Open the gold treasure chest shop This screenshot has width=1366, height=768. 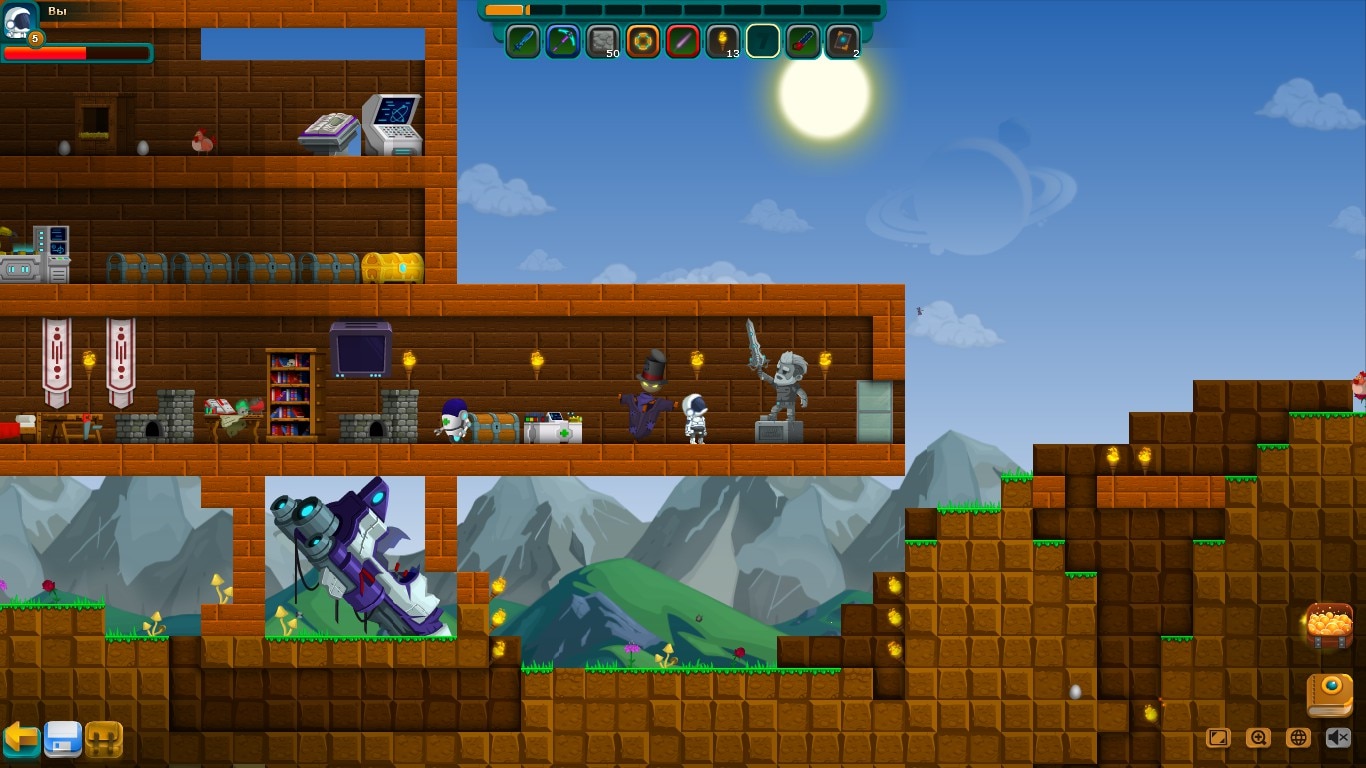[1329, 627]
